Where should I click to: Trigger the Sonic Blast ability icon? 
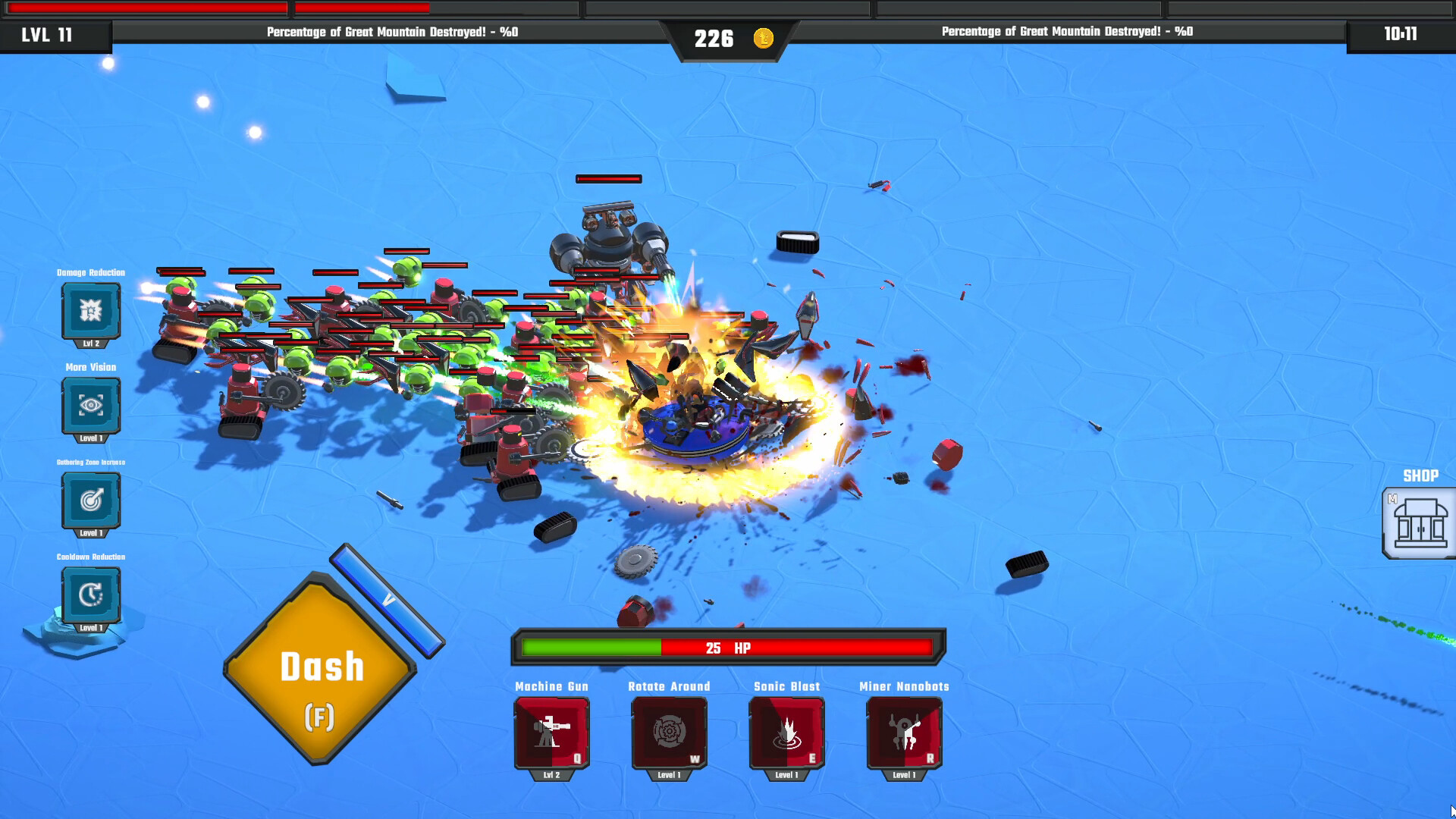pos(786,730)
